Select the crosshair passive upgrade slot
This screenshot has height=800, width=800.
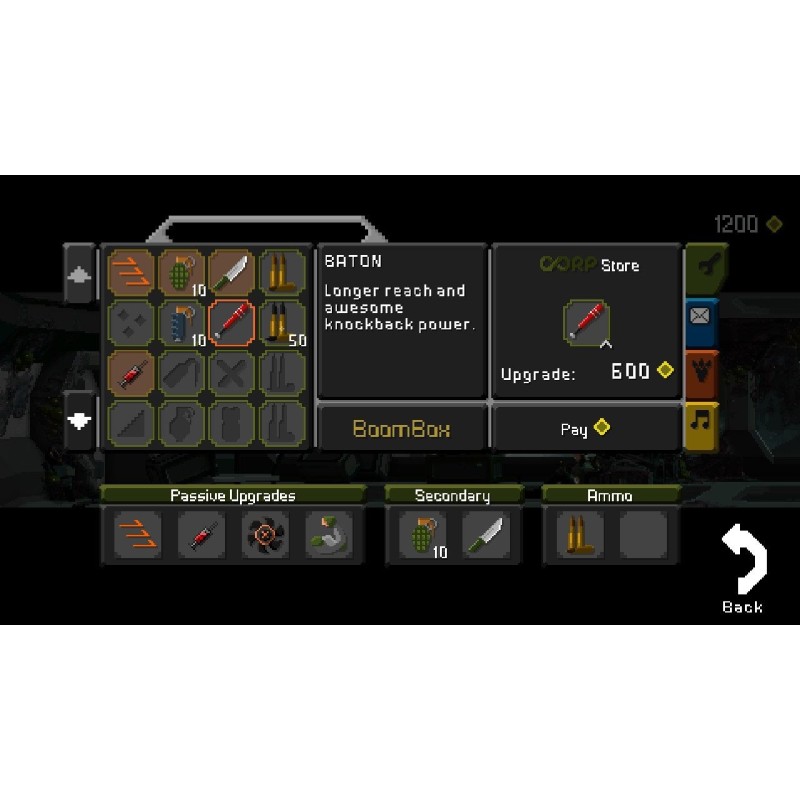point(264,536)
